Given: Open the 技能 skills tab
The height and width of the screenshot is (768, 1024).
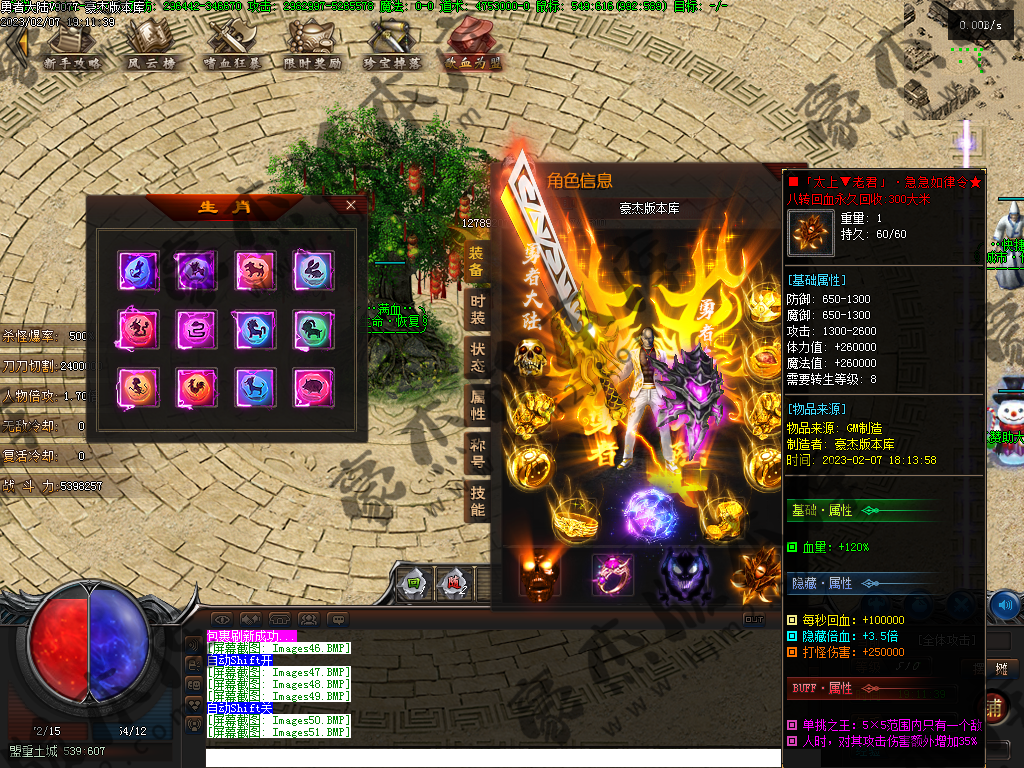Looking at the screenshot, I should pyautogui.click(x=477, y=499).
